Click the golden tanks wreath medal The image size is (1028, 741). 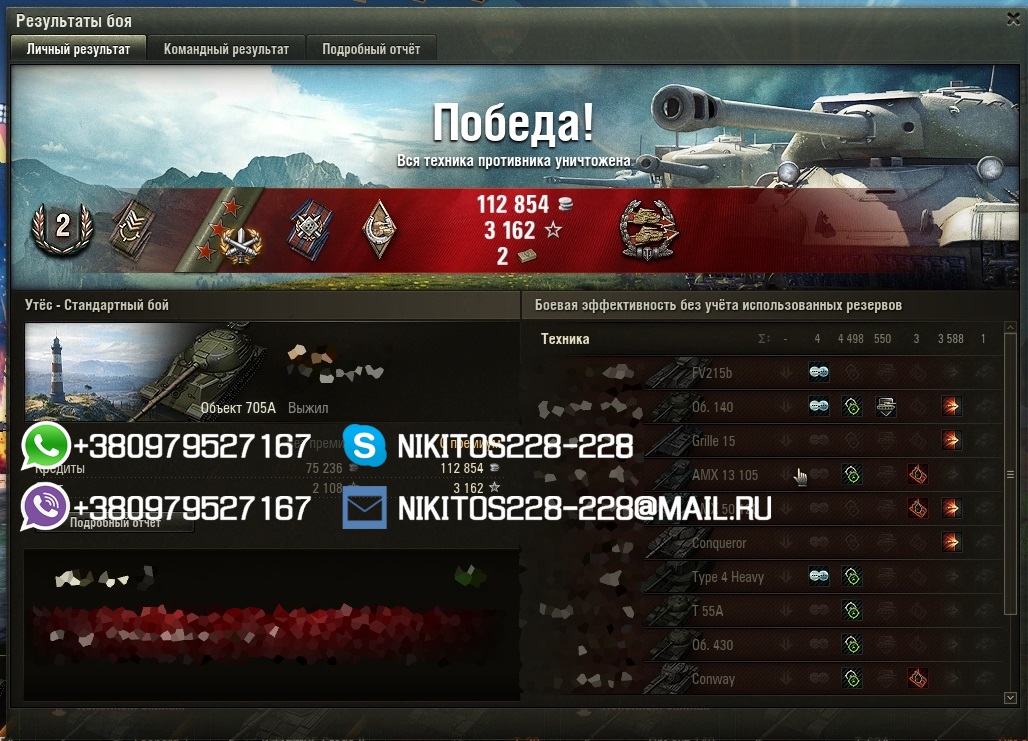(x=645, y=229)
